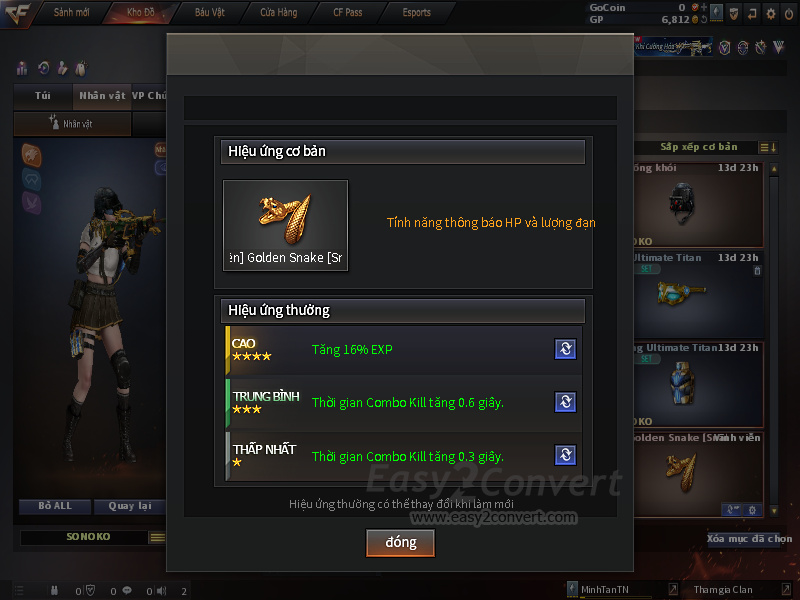Image resolution: width=800 pixels, height=600 pixels.
Task: Close the dialog with the đóng button
Action: [400, 542]
